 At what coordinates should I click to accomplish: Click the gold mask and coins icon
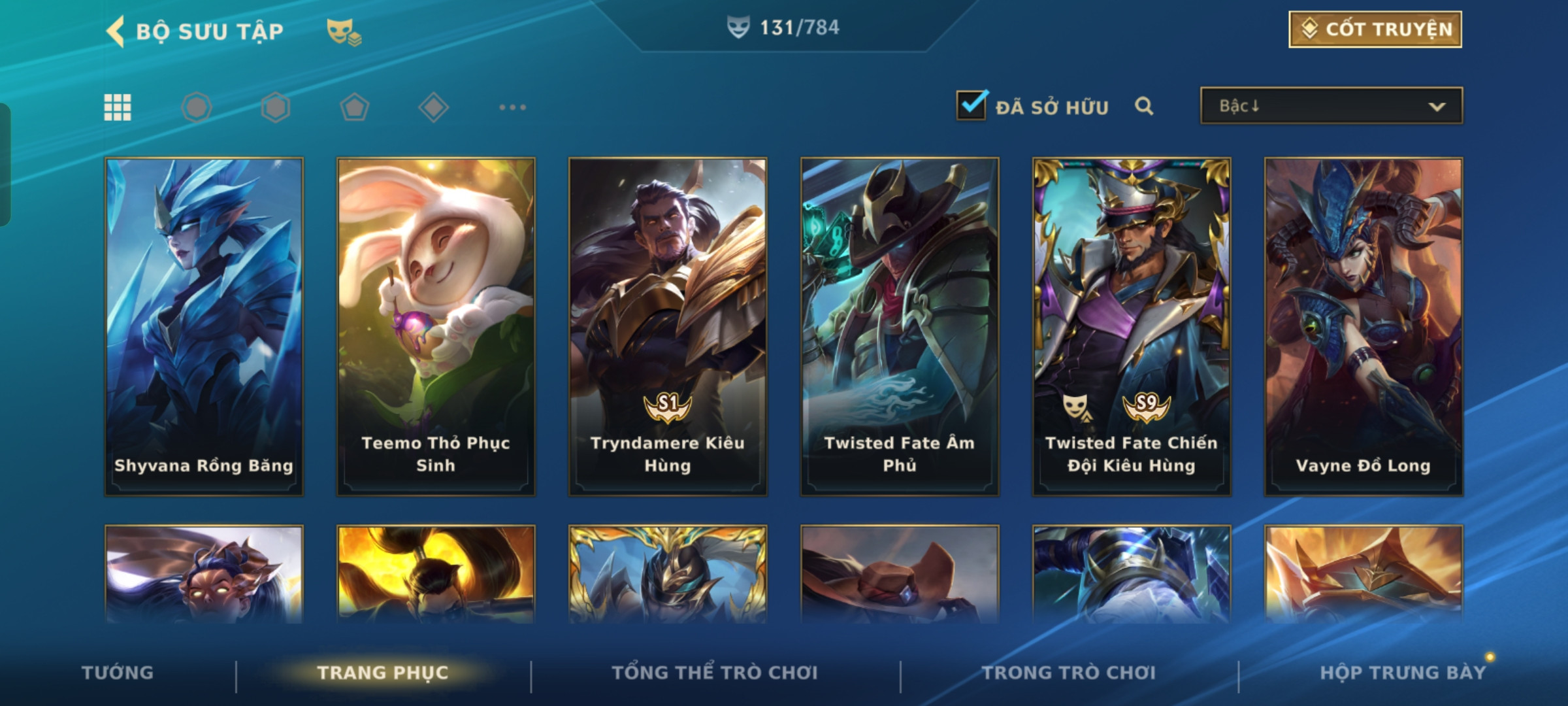[344, 31]
